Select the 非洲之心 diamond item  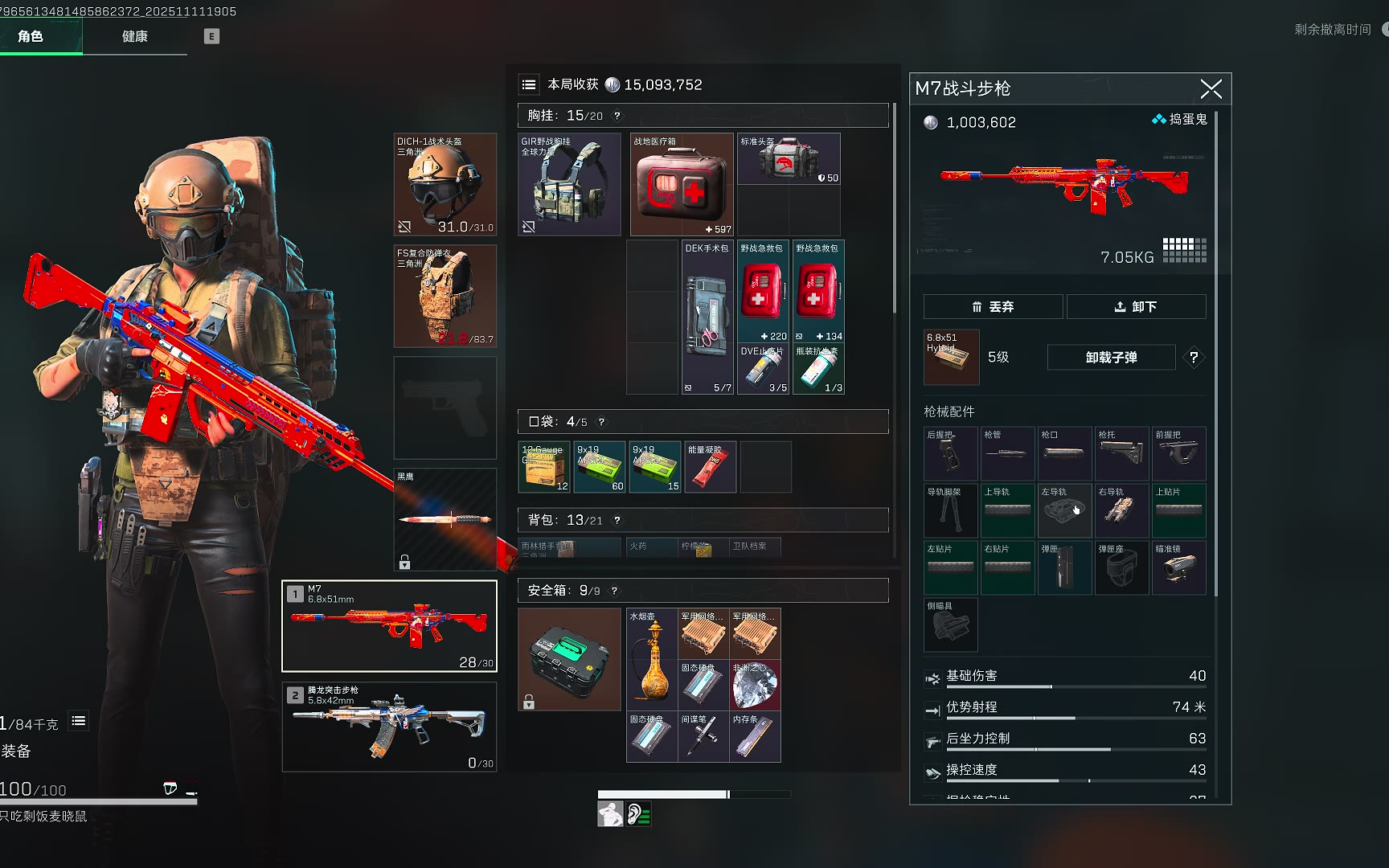point(755,685)
